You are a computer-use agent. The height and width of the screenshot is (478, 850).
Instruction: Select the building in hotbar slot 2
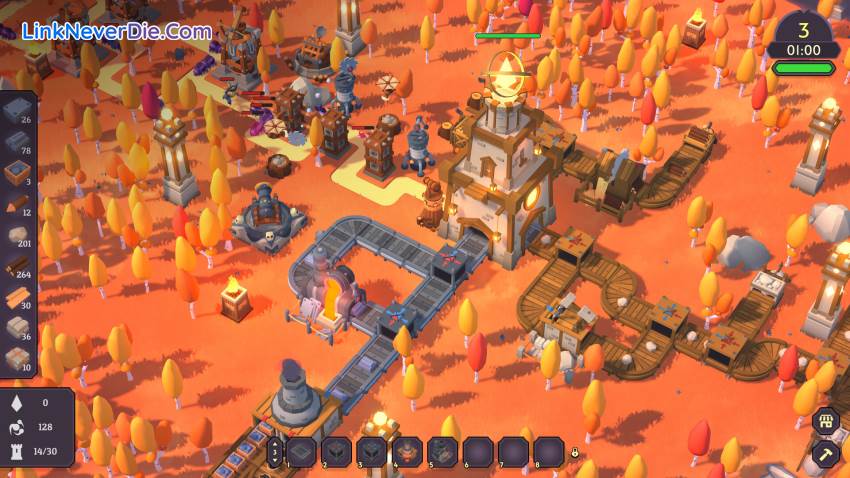click(x=336, y=452)
